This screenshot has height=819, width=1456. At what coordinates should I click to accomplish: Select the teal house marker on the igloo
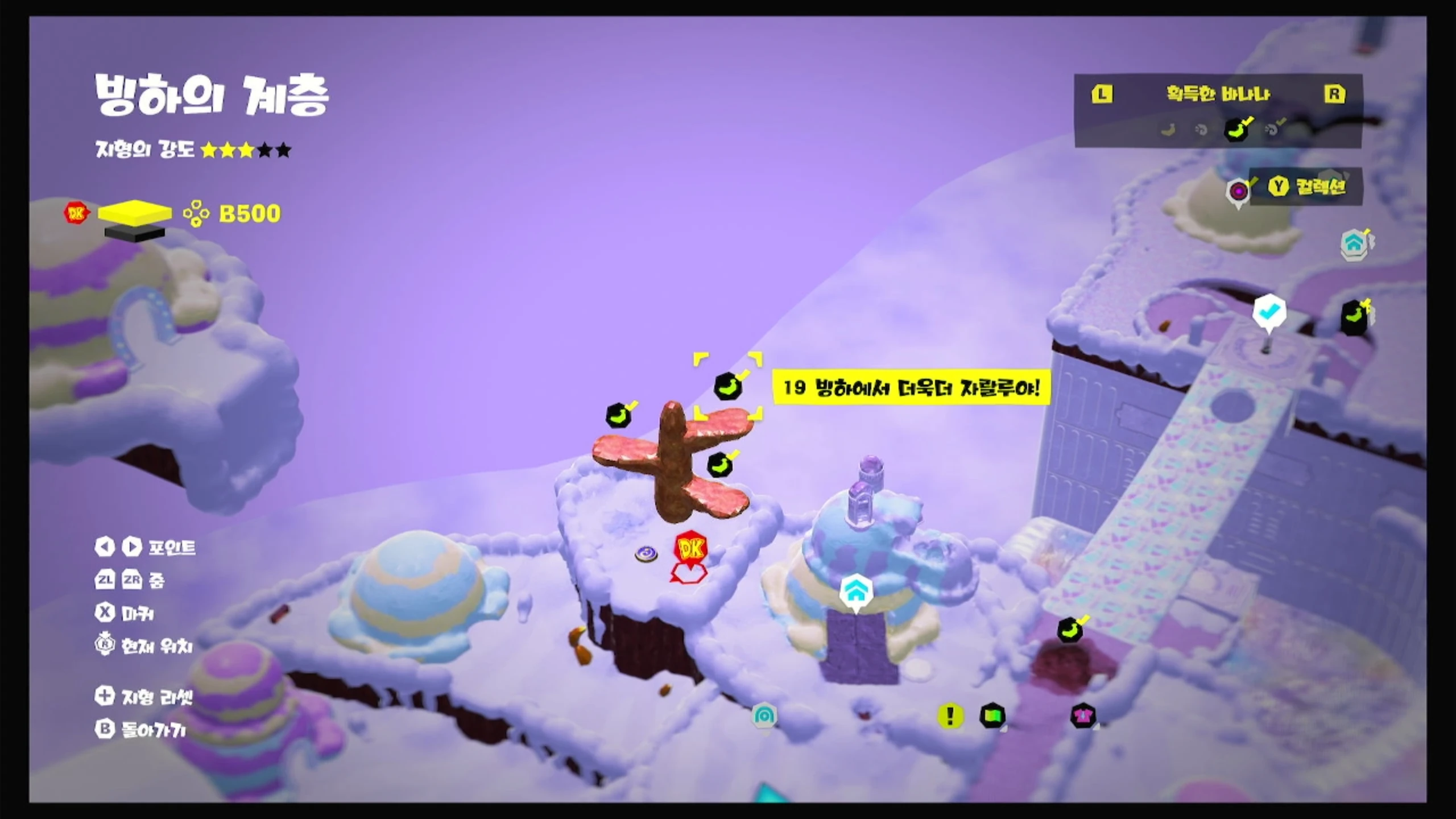point(856,591)
